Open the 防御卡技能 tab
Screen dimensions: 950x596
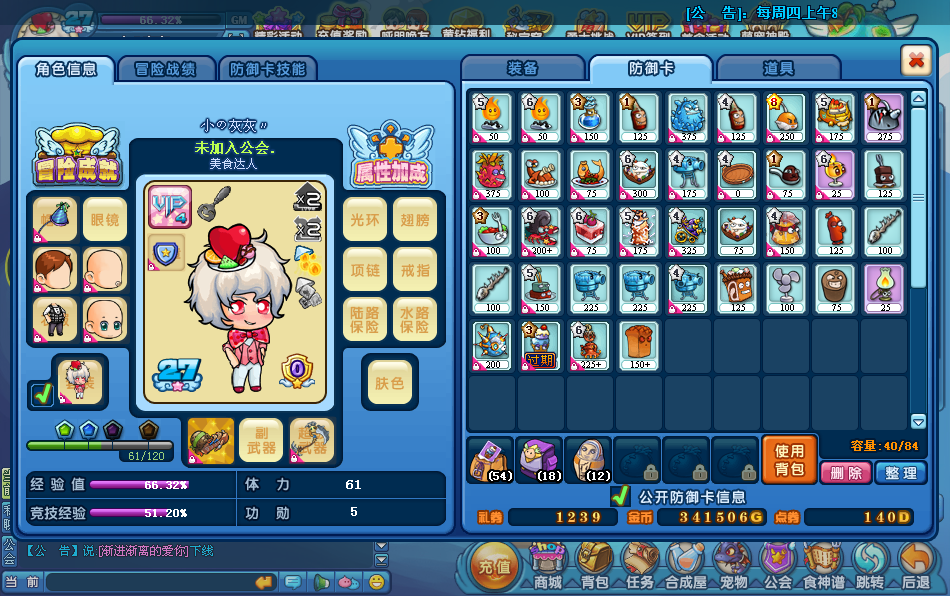[x=267, y=69]
